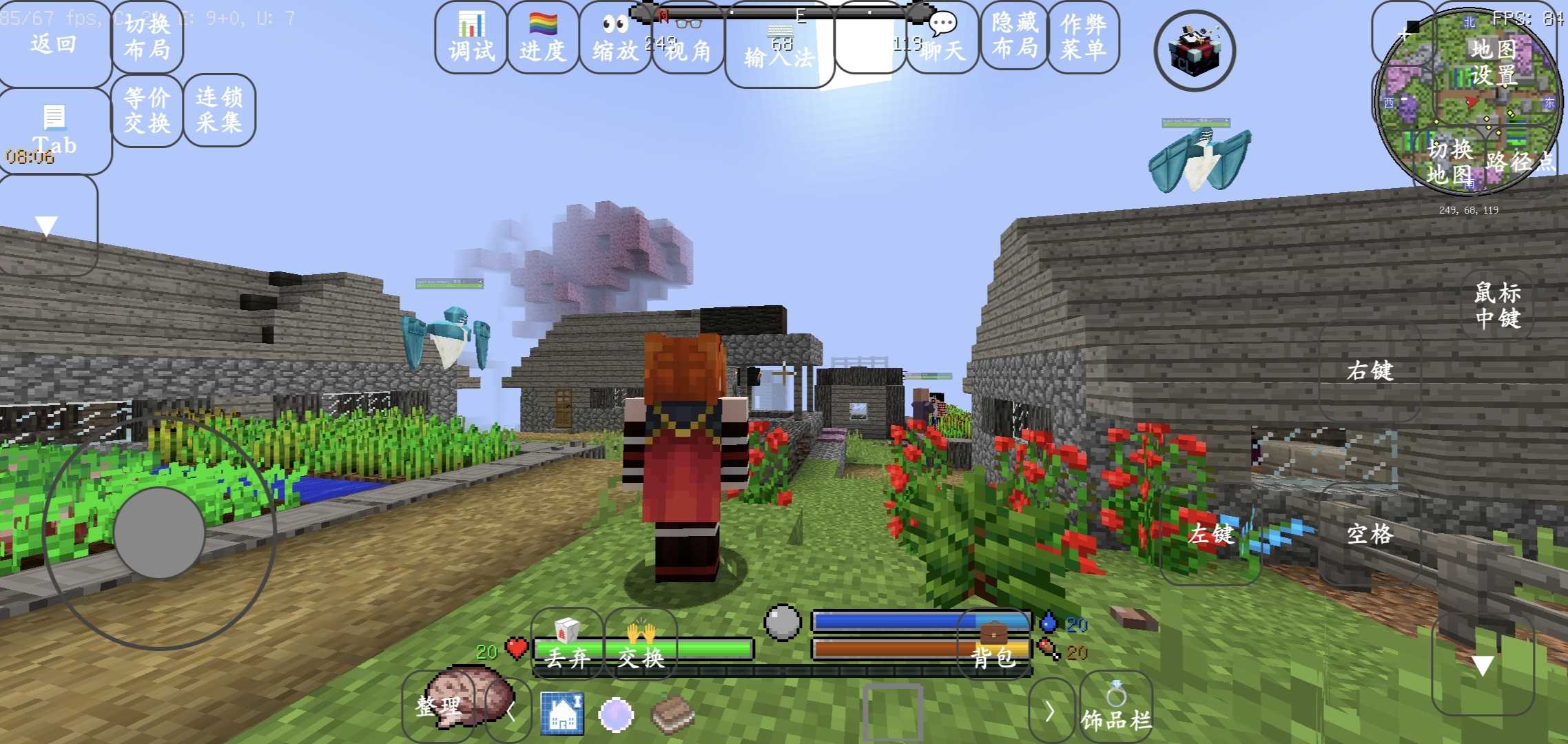
Task: Tap the Tab key button
Action: point(54,131)
